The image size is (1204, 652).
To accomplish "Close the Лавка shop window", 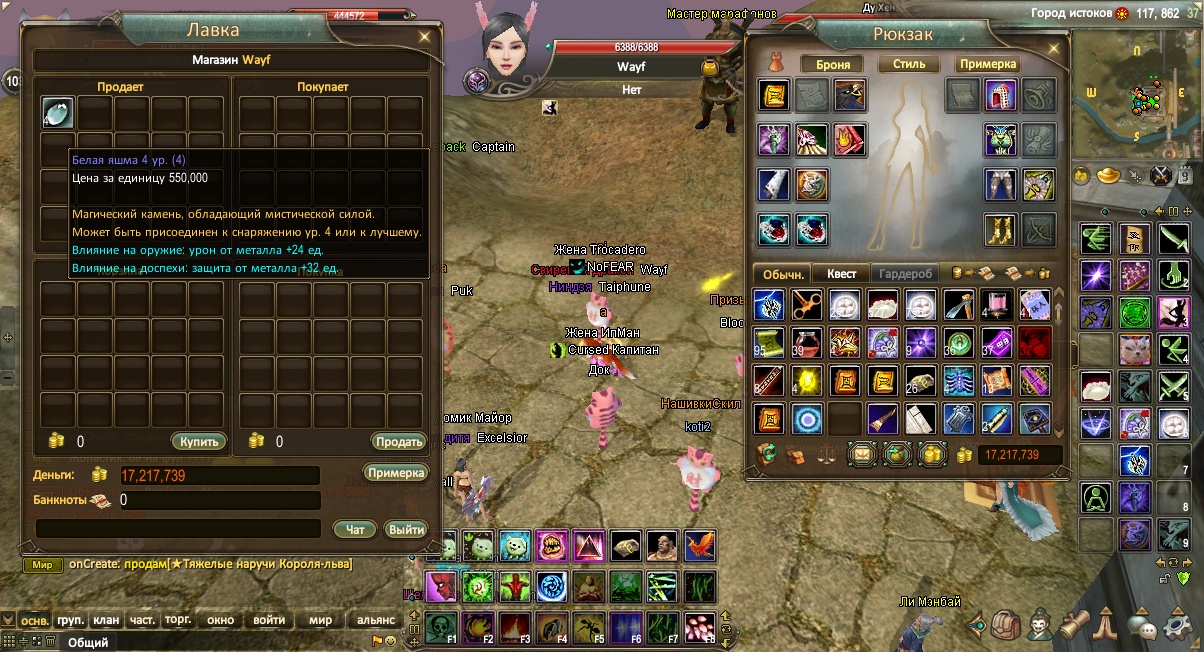I will 425,37.
